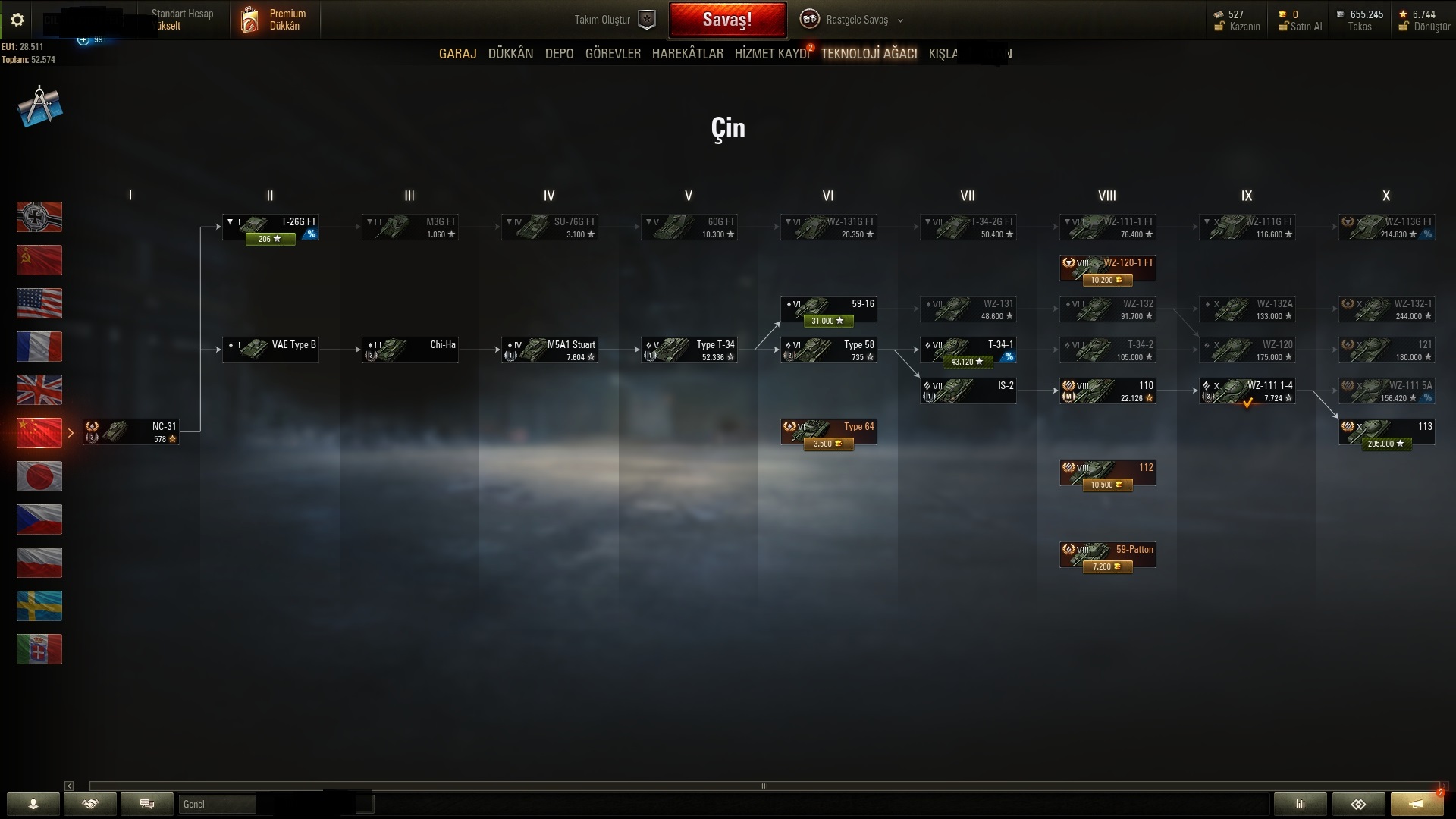Select the Japanese nation flag
1456x819 pixels.
(x=39, y=476)
